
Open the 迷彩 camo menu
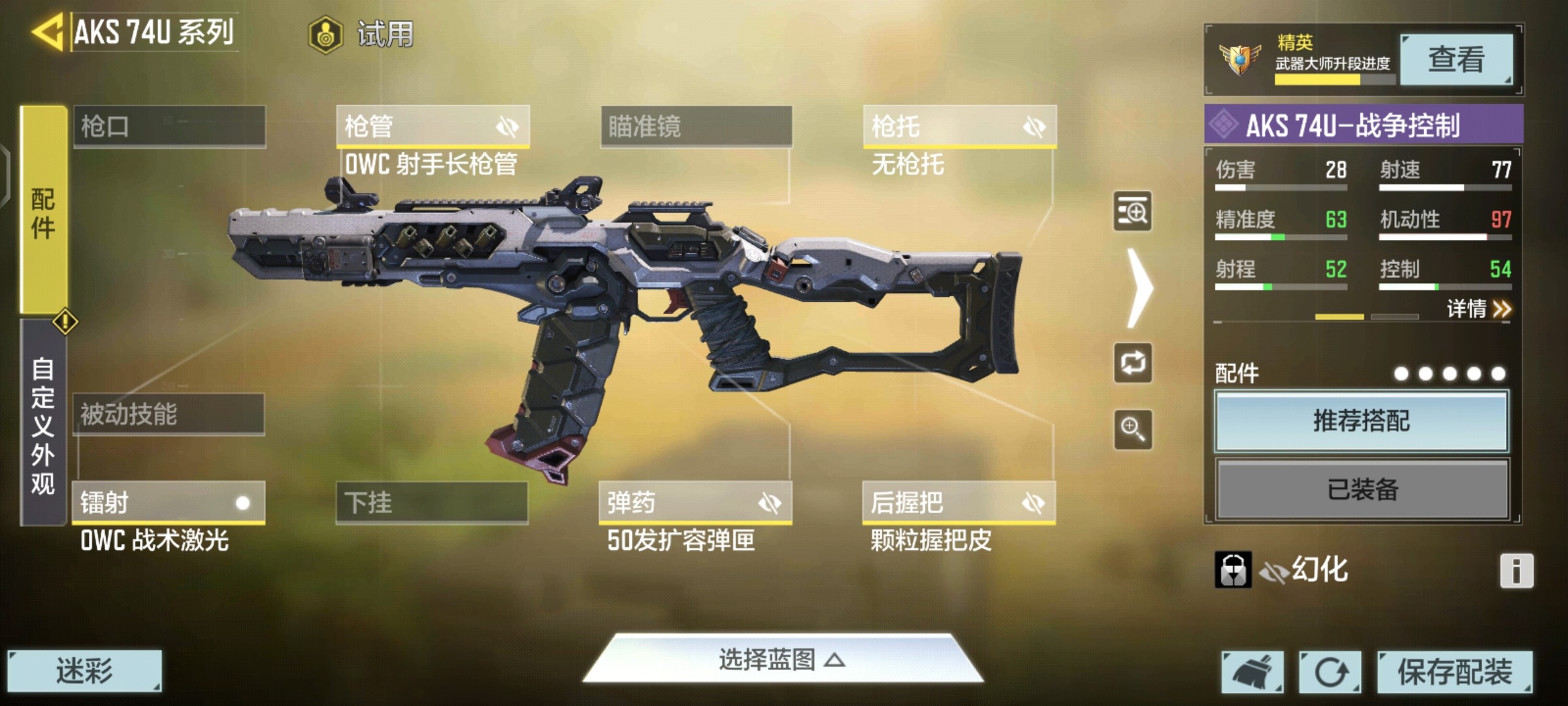(x=84, y=671)
